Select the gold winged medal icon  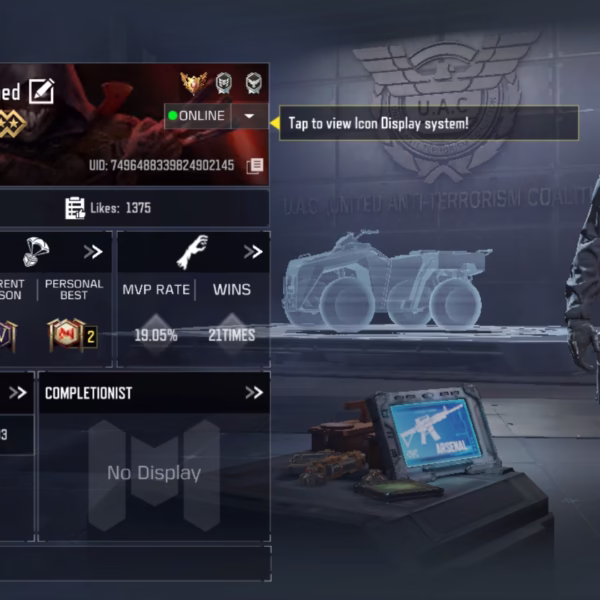192,83
